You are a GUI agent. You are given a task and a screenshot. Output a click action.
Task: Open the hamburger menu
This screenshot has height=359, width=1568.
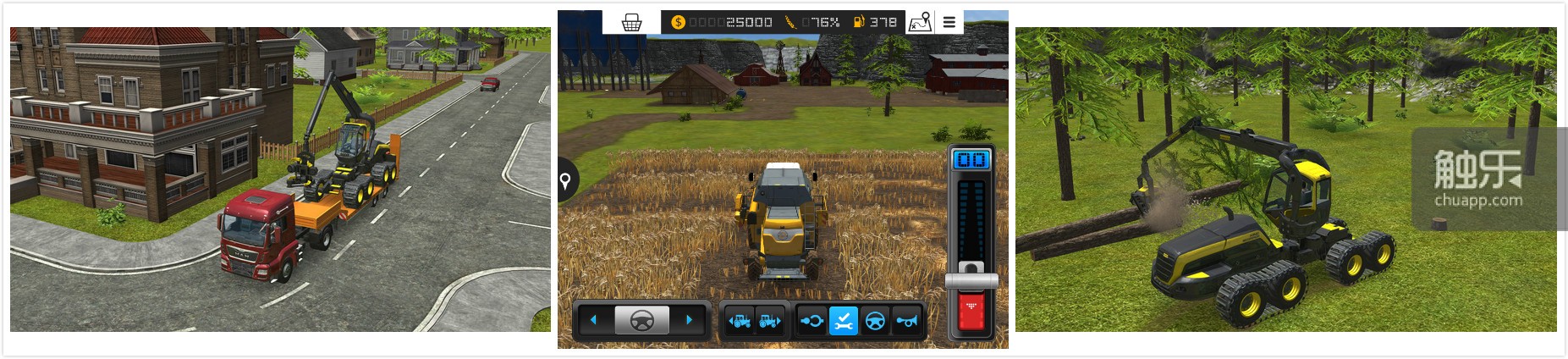pos(949,23)
